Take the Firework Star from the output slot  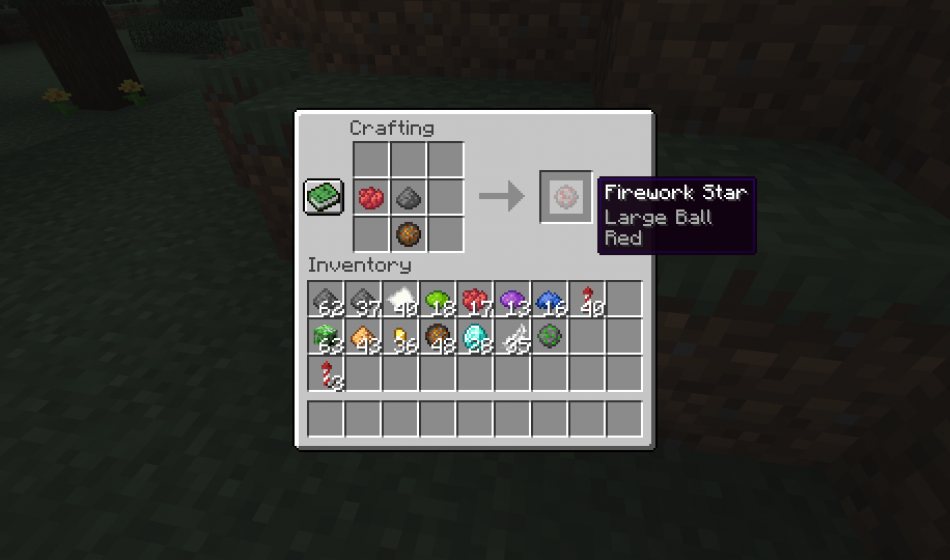(566, 196)
